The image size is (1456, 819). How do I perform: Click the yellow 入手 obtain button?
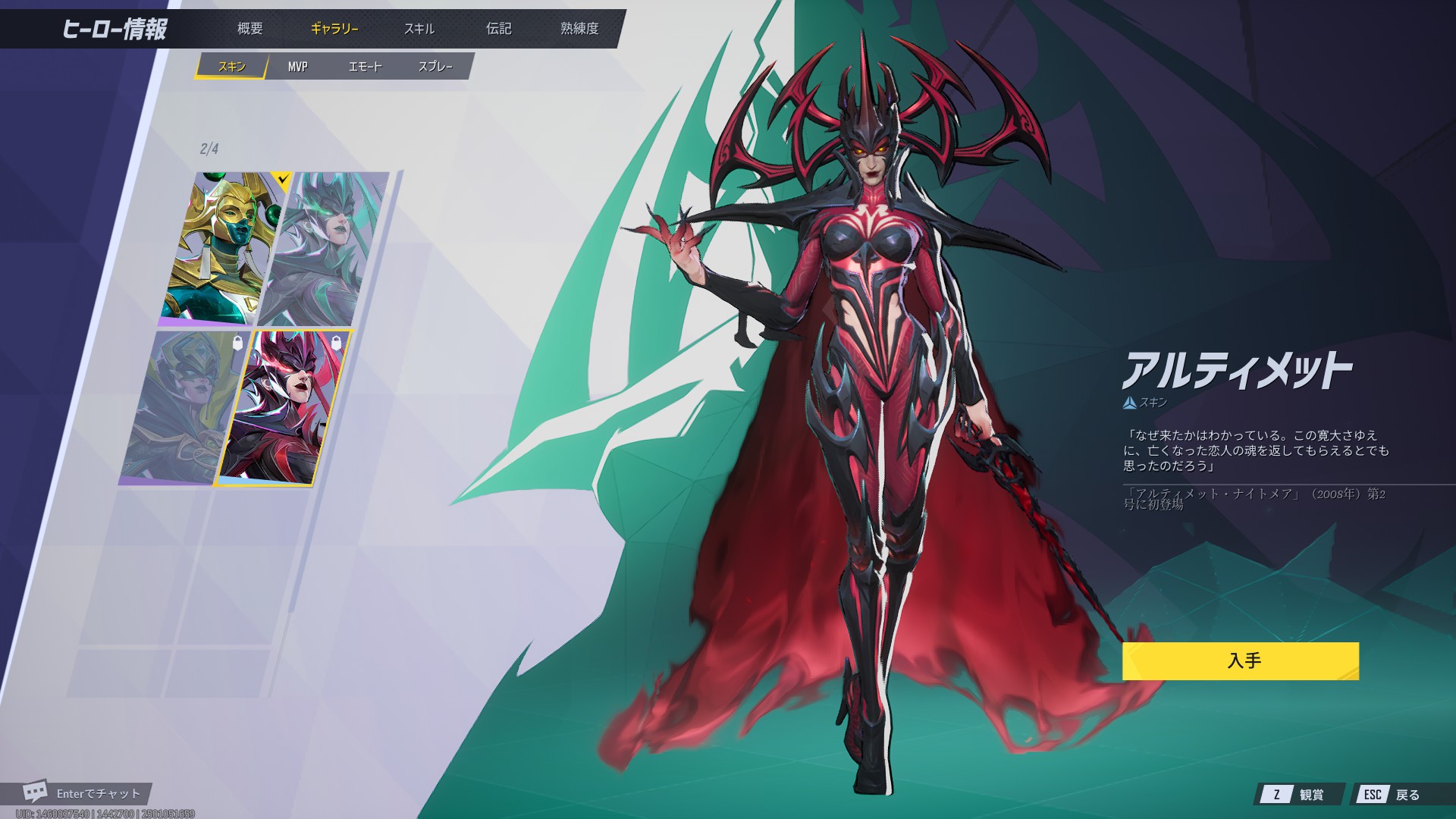coord(1240,661)
